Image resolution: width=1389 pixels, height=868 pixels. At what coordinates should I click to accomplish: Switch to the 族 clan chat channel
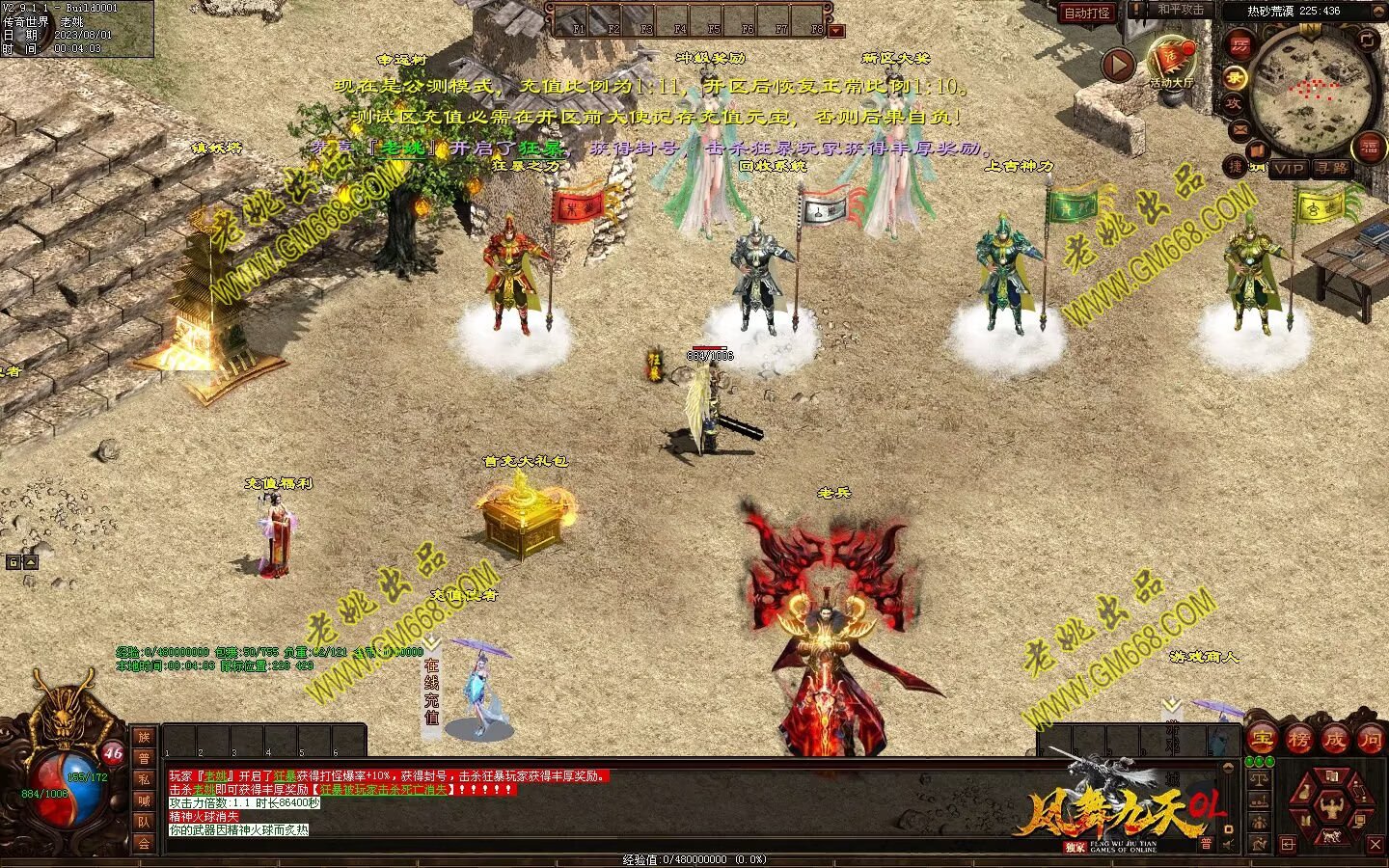coord(144,737)
